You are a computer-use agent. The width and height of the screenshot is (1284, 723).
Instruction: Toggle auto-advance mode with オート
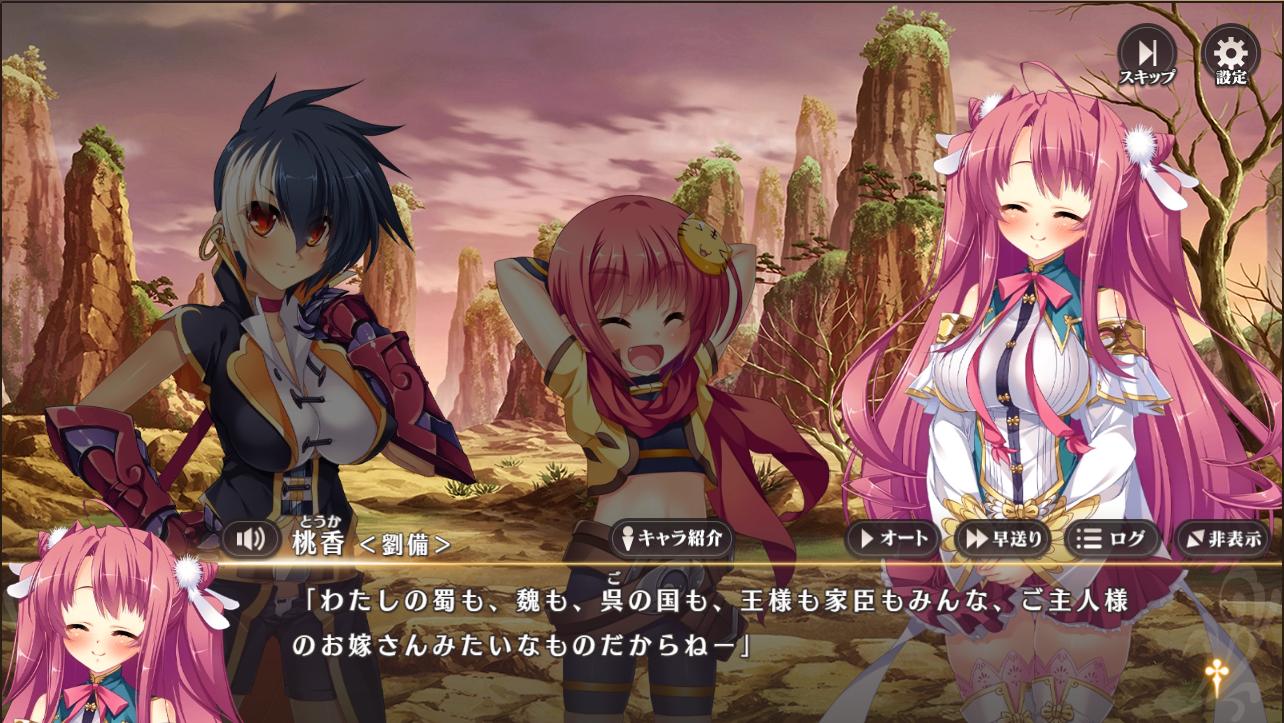(895, 540)
